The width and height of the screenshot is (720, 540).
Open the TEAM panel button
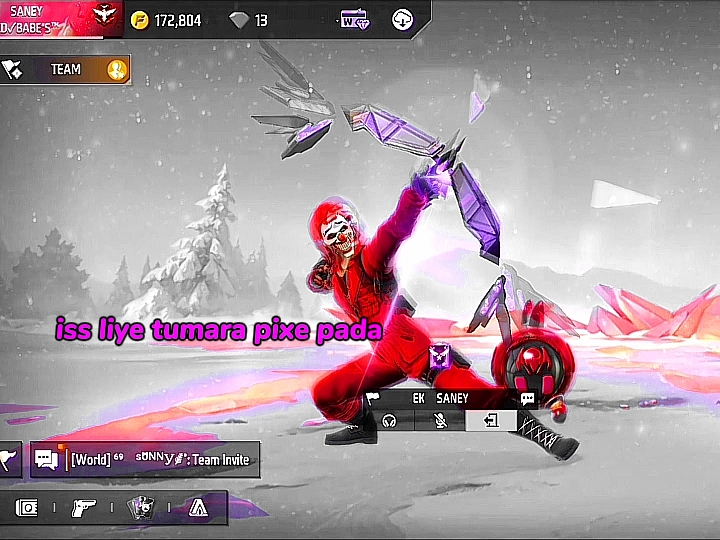[65, 69]
